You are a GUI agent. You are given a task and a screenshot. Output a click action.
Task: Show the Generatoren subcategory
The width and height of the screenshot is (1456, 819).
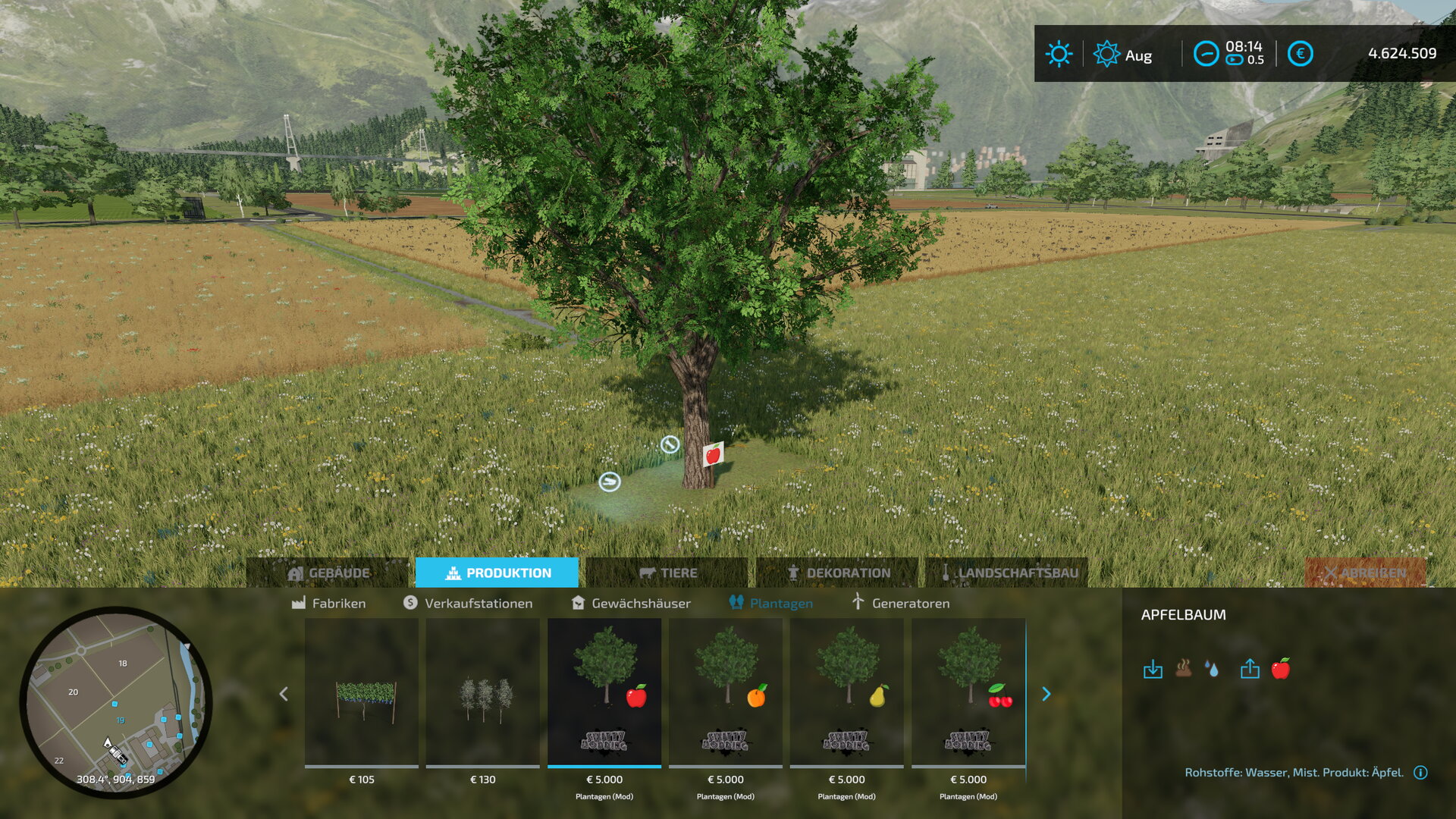900,603
